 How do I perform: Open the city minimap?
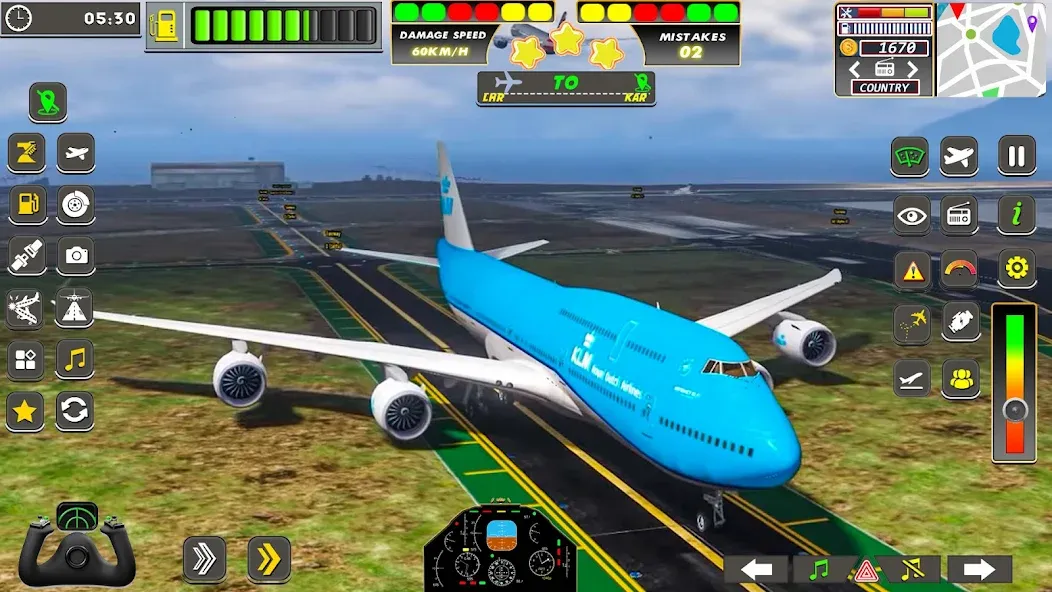990,49
